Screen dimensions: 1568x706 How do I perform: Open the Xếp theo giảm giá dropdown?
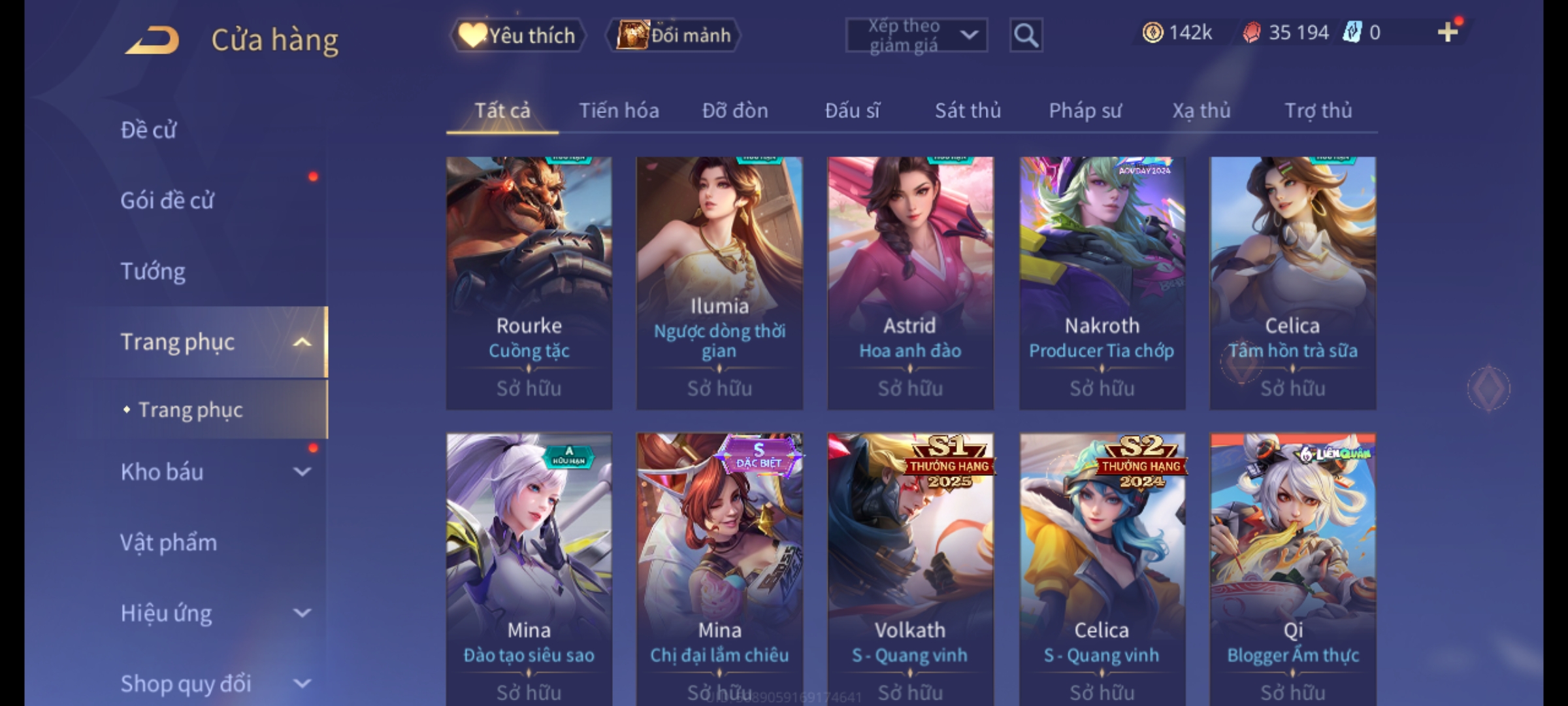916,35
